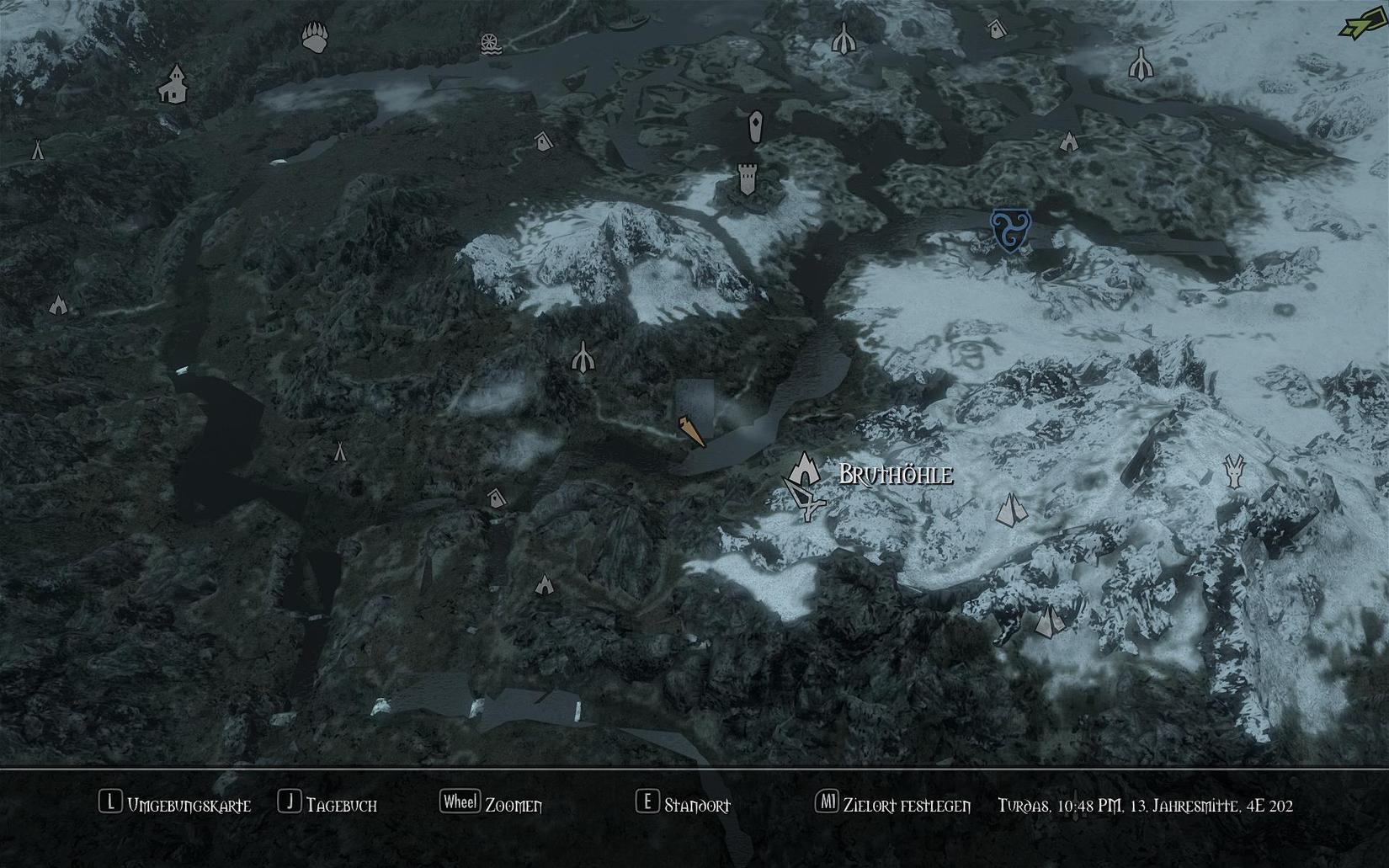Select the grey quest arrow below Bruthöhle
Screen dimensions: 1389x868
coord(804,498)
